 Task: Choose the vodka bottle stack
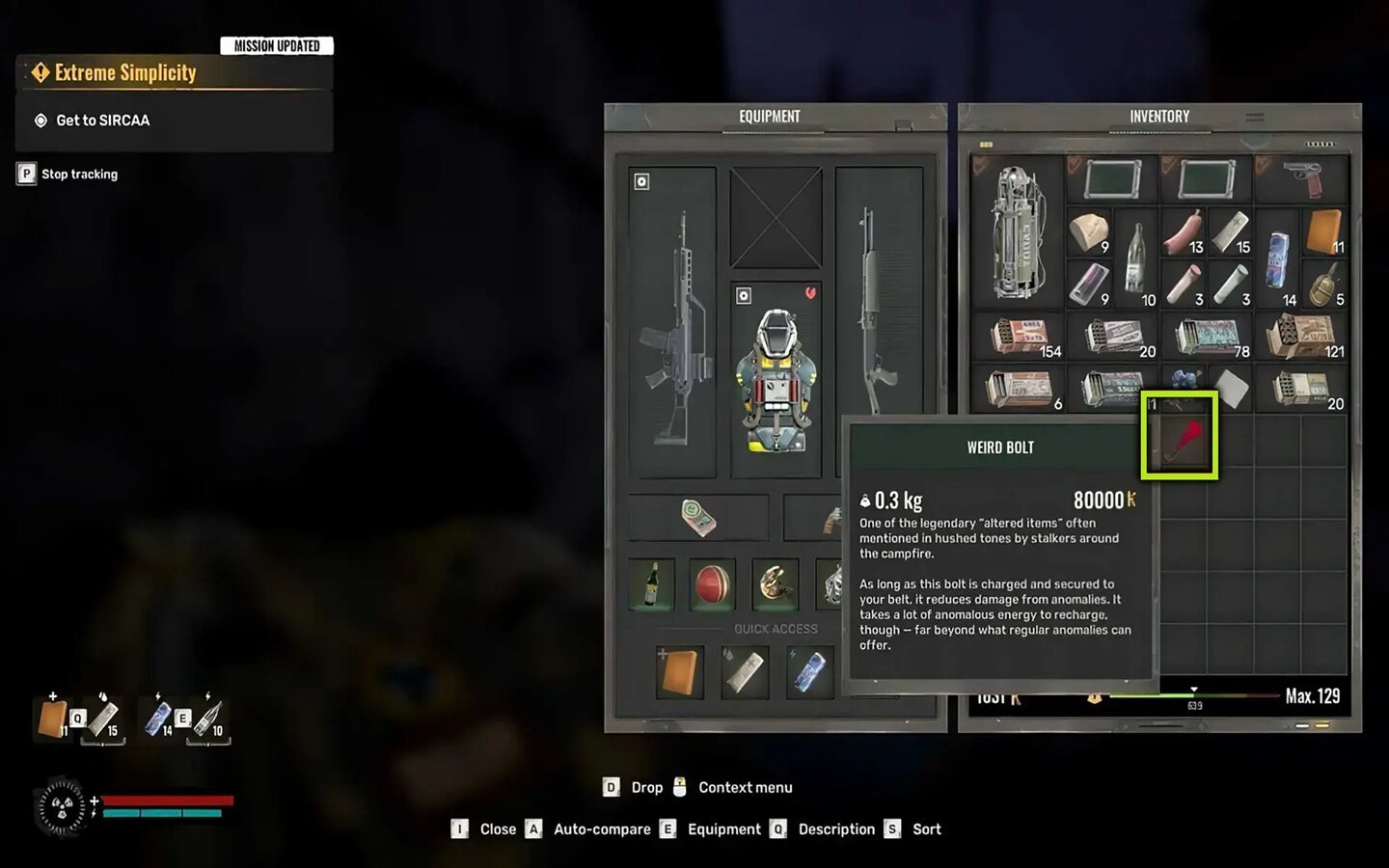(x=1136, y=258)
